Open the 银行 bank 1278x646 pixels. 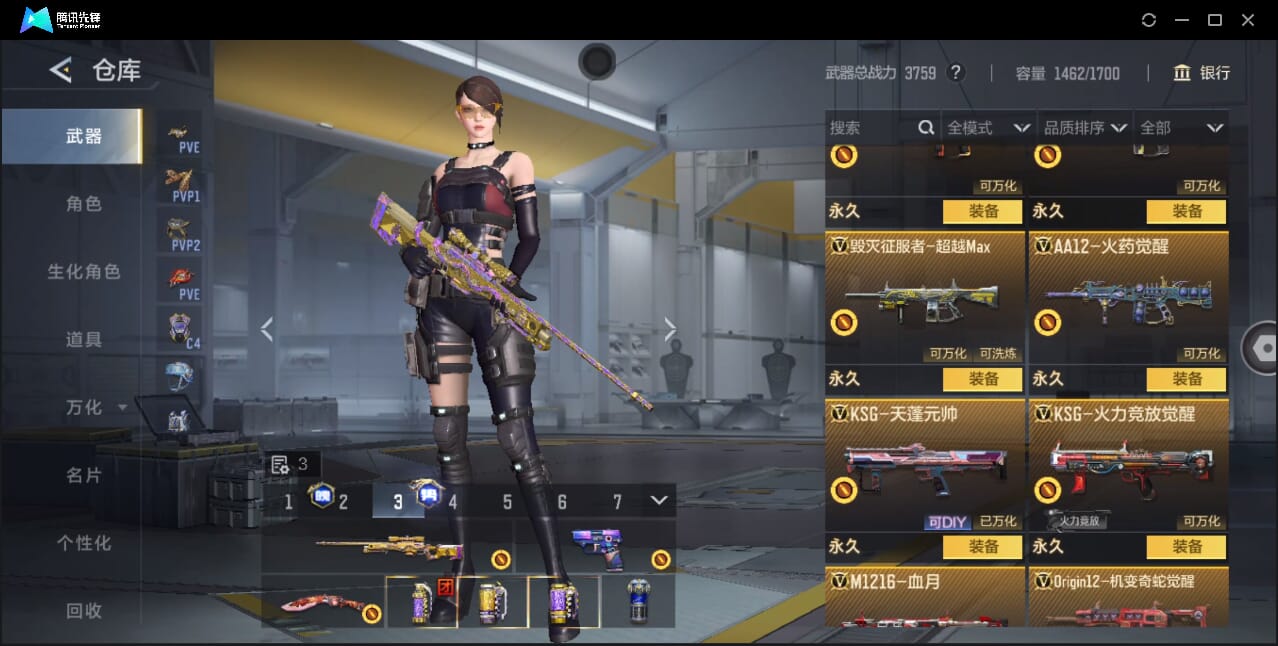click(x=1202, y=73)
